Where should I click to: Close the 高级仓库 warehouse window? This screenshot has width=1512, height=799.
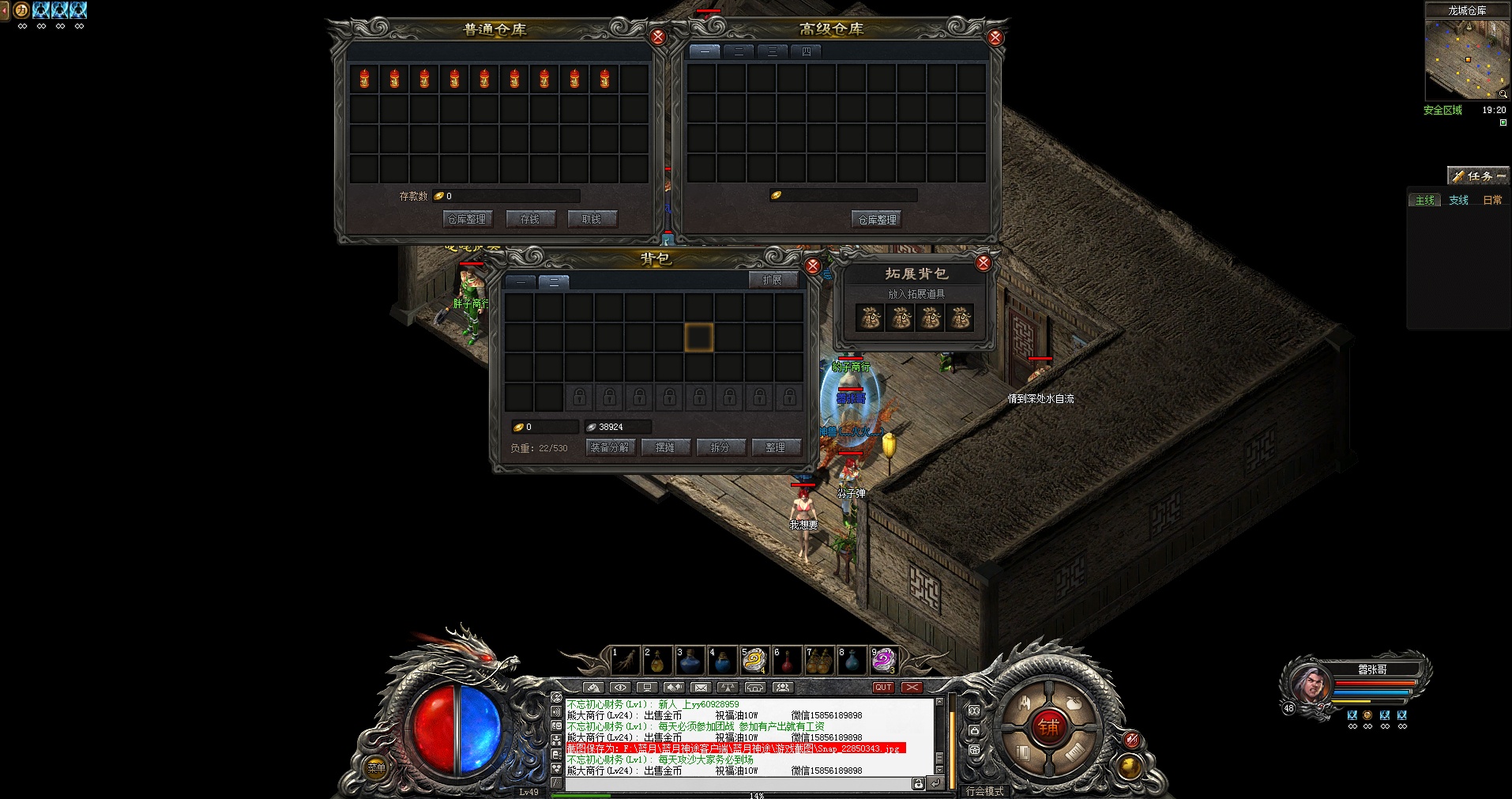[x=995, y=37]
